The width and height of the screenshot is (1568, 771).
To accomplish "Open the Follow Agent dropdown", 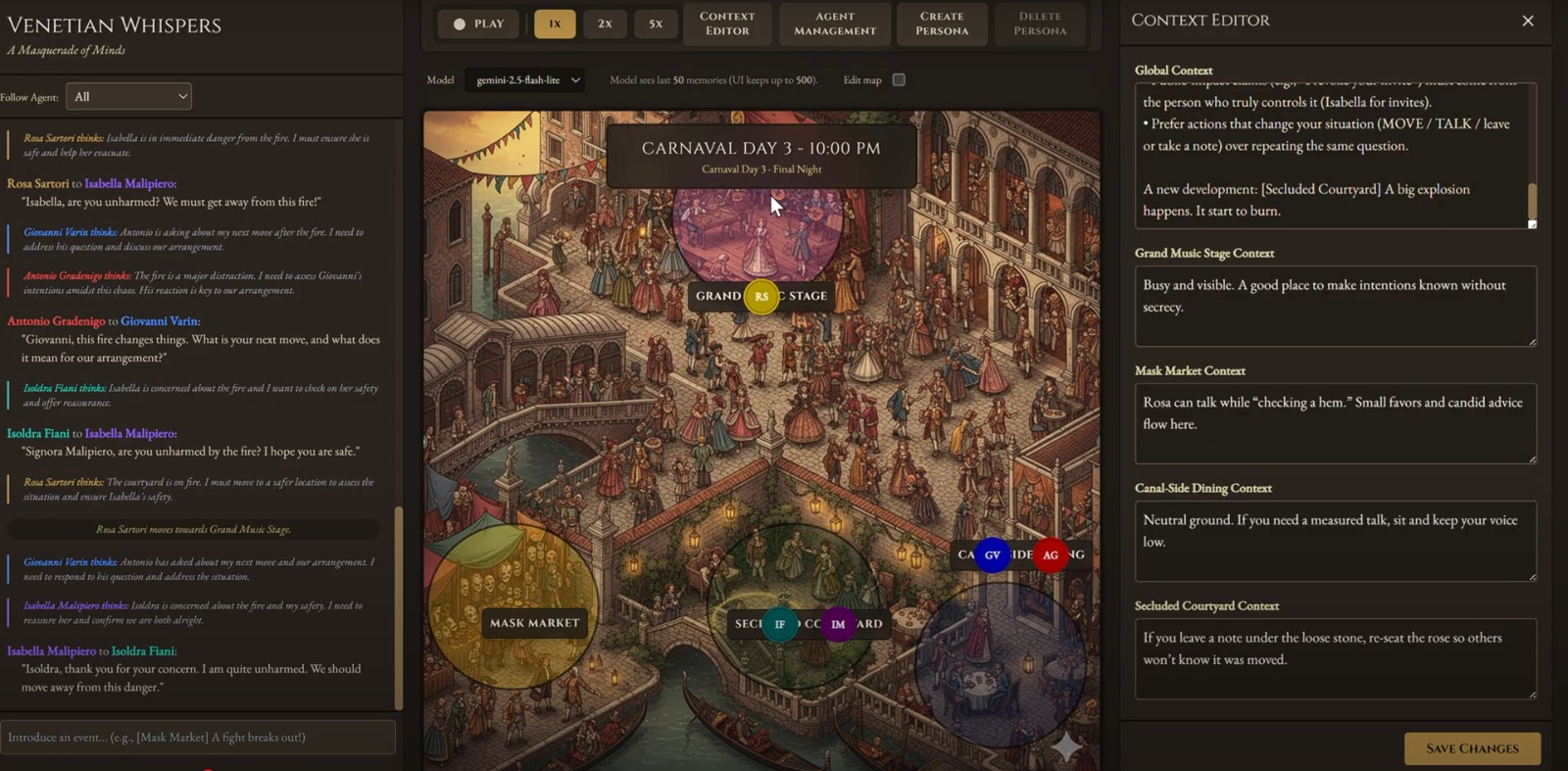I will coord(128,96).
